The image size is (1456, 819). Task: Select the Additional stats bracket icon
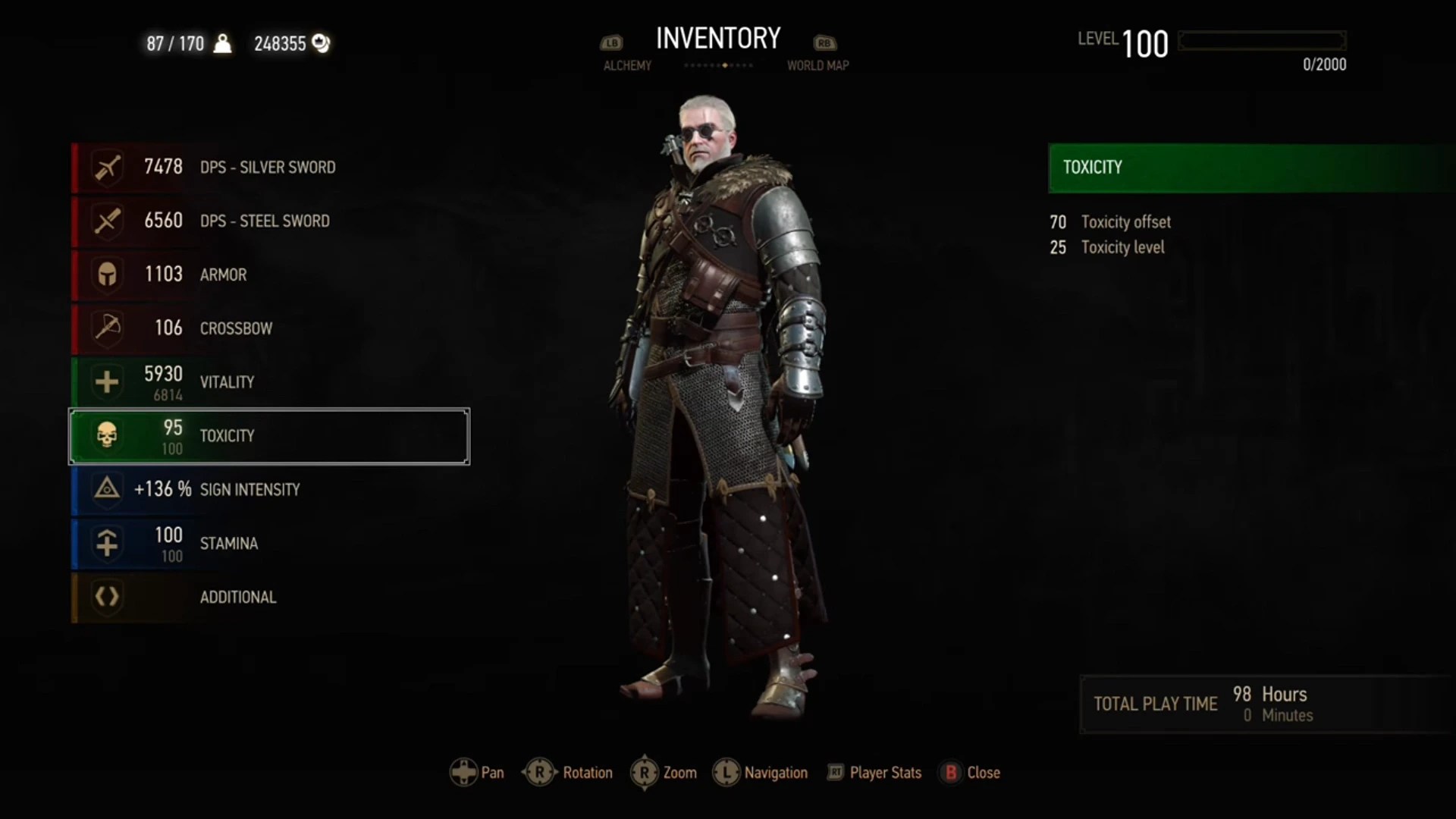coord(107,597)
